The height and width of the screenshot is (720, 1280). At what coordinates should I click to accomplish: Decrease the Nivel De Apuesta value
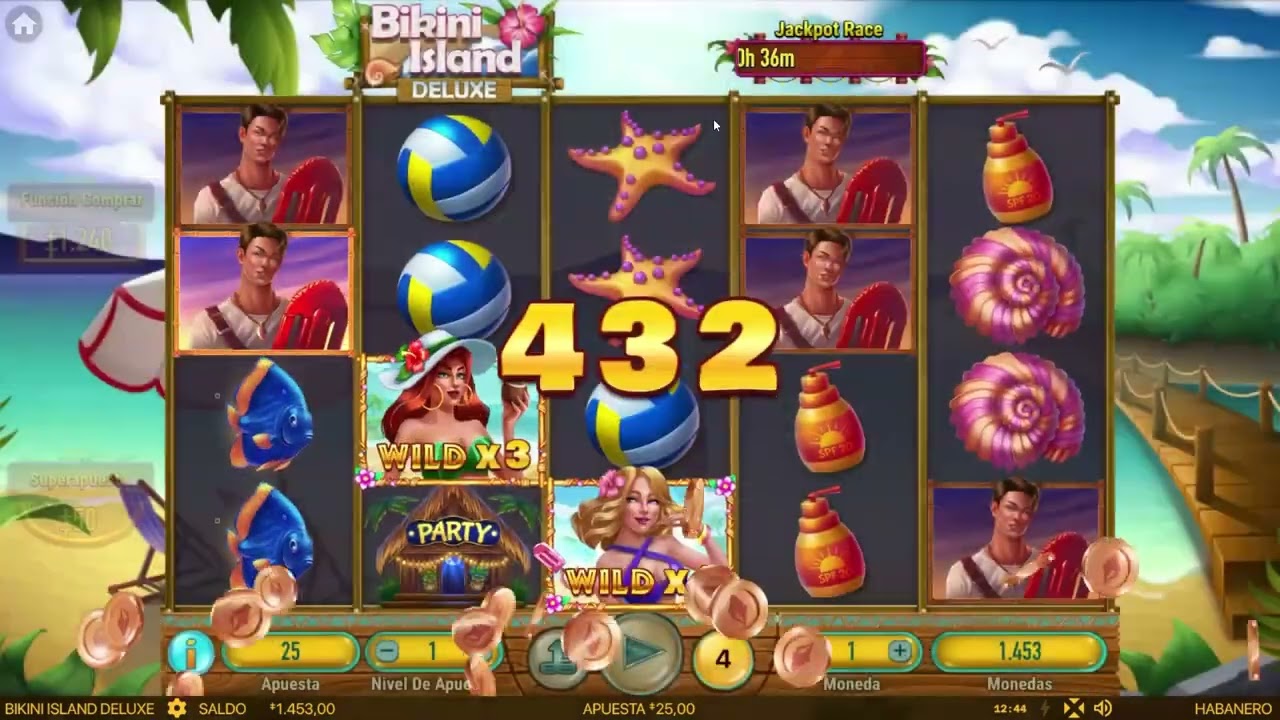coord(387,652)
